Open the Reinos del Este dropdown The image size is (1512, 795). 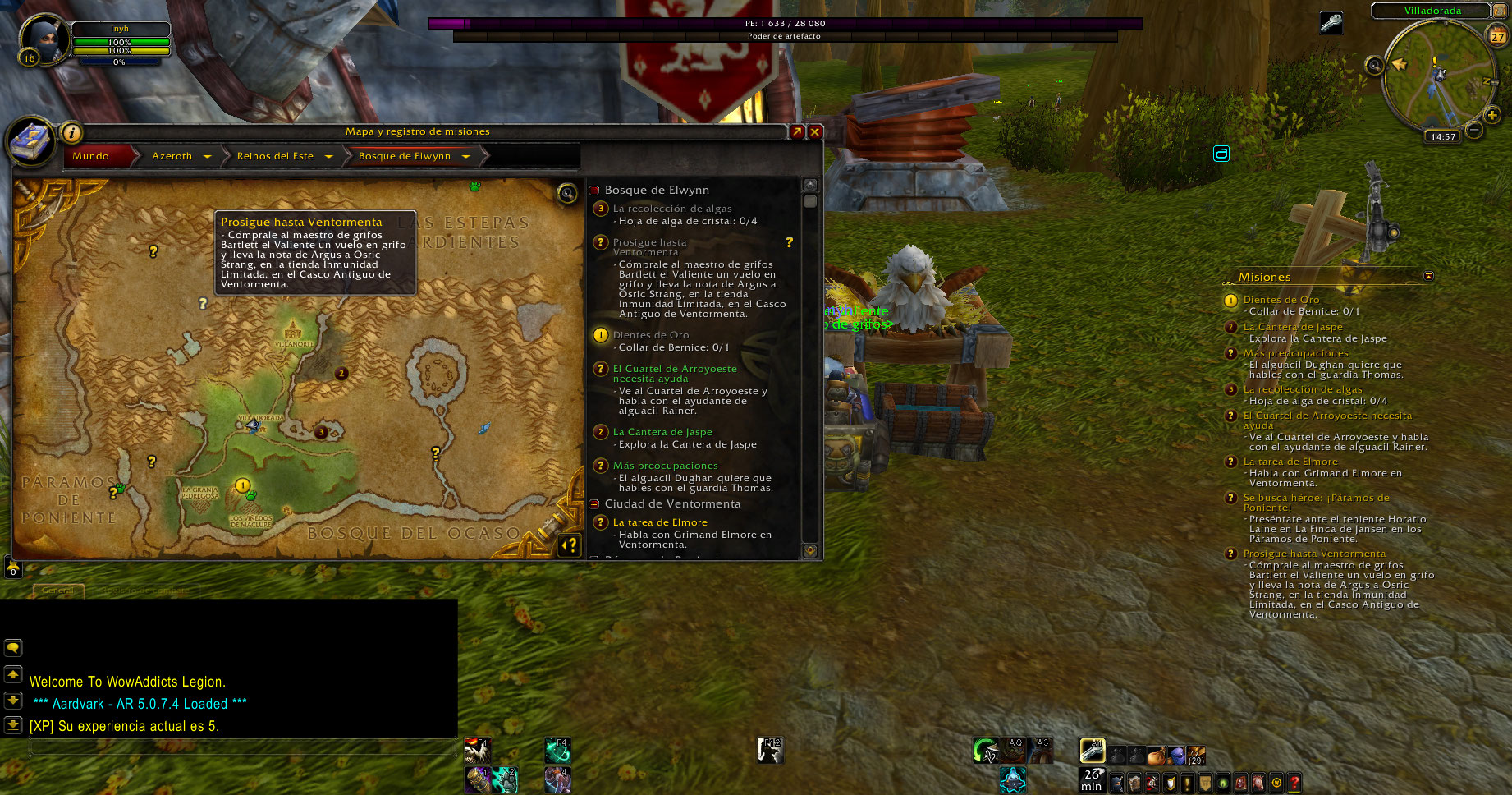tap(328, 156)
